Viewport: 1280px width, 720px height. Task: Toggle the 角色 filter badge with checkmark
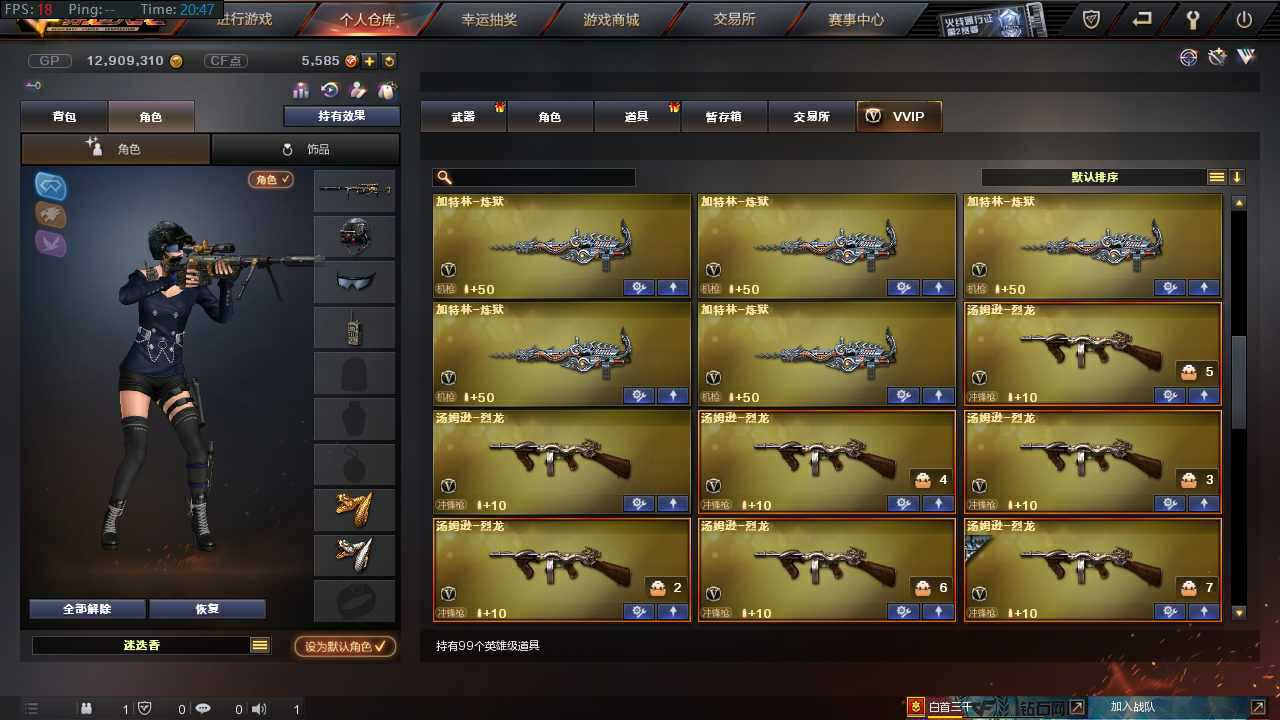pos(270,179)
